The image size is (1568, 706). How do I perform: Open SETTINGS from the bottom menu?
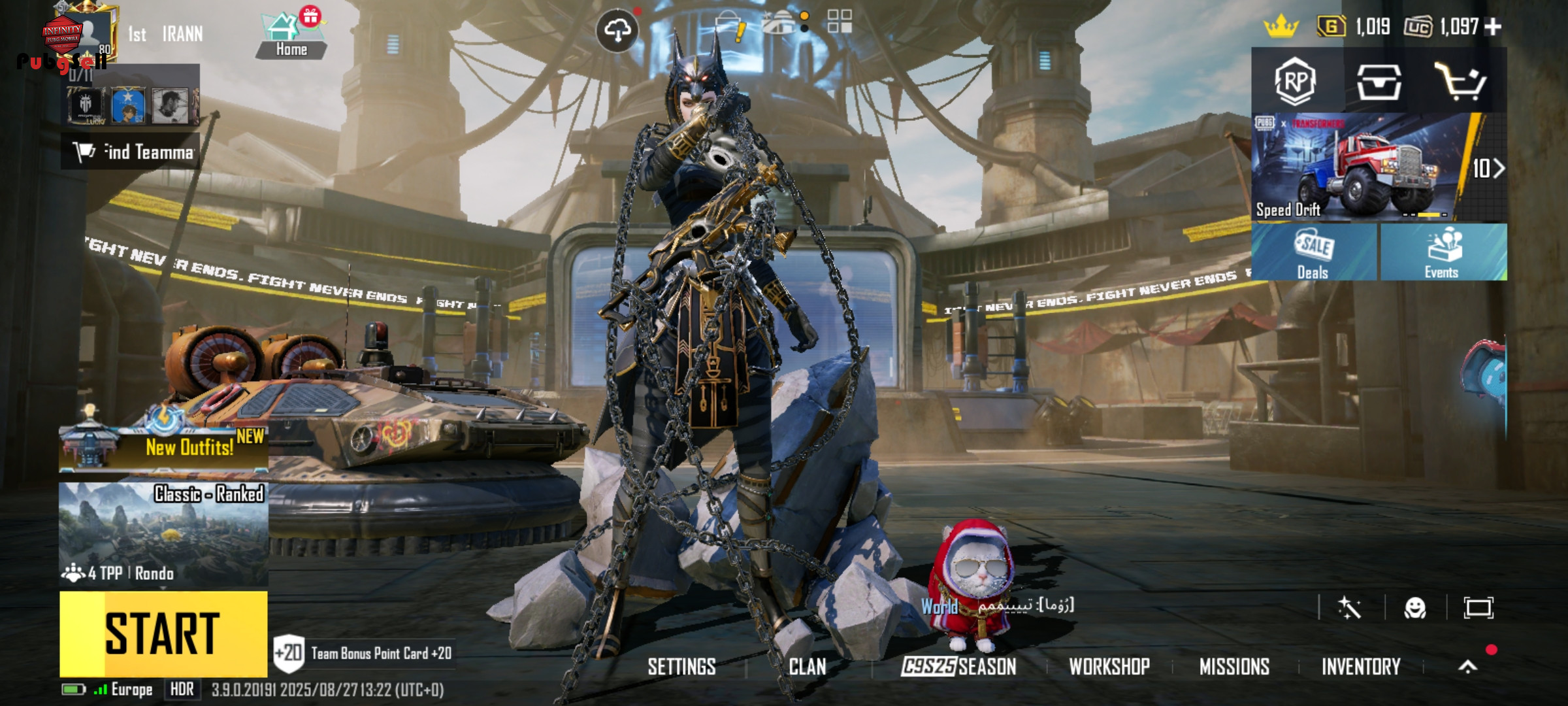point(681,667)
